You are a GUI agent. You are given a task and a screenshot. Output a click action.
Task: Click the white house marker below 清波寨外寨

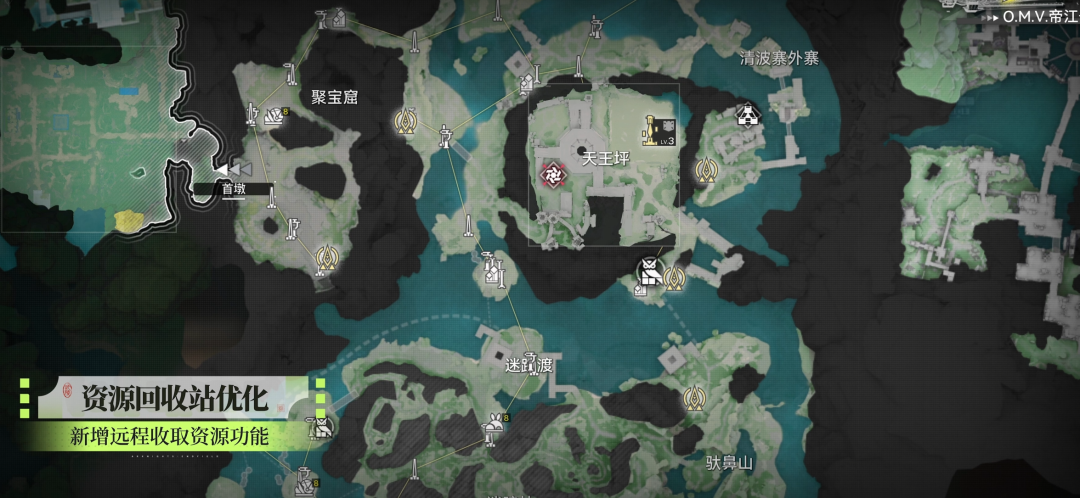(746, 115)
